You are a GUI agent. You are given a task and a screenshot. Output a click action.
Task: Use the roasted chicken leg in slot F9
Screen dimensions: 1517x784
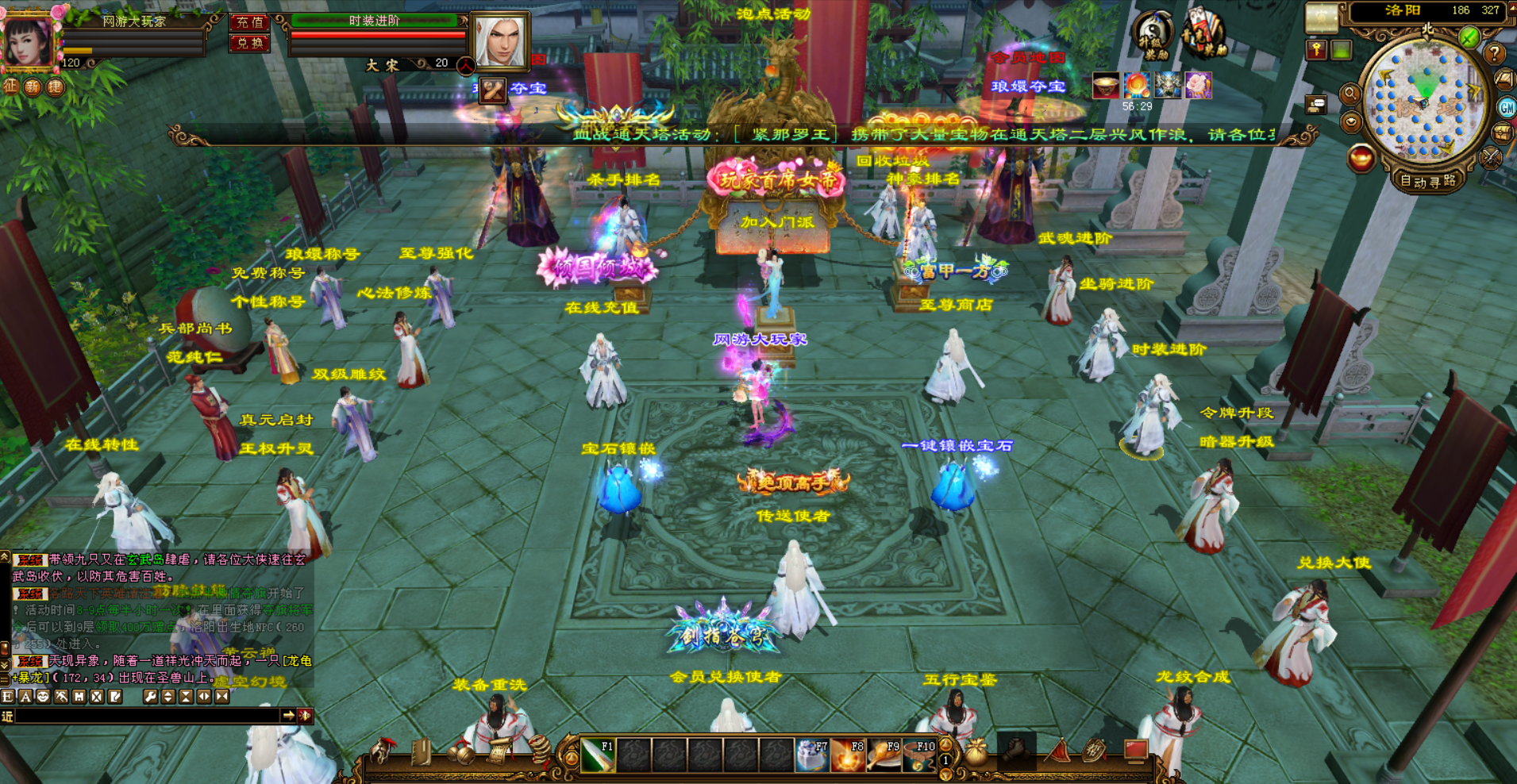point(883,755)
